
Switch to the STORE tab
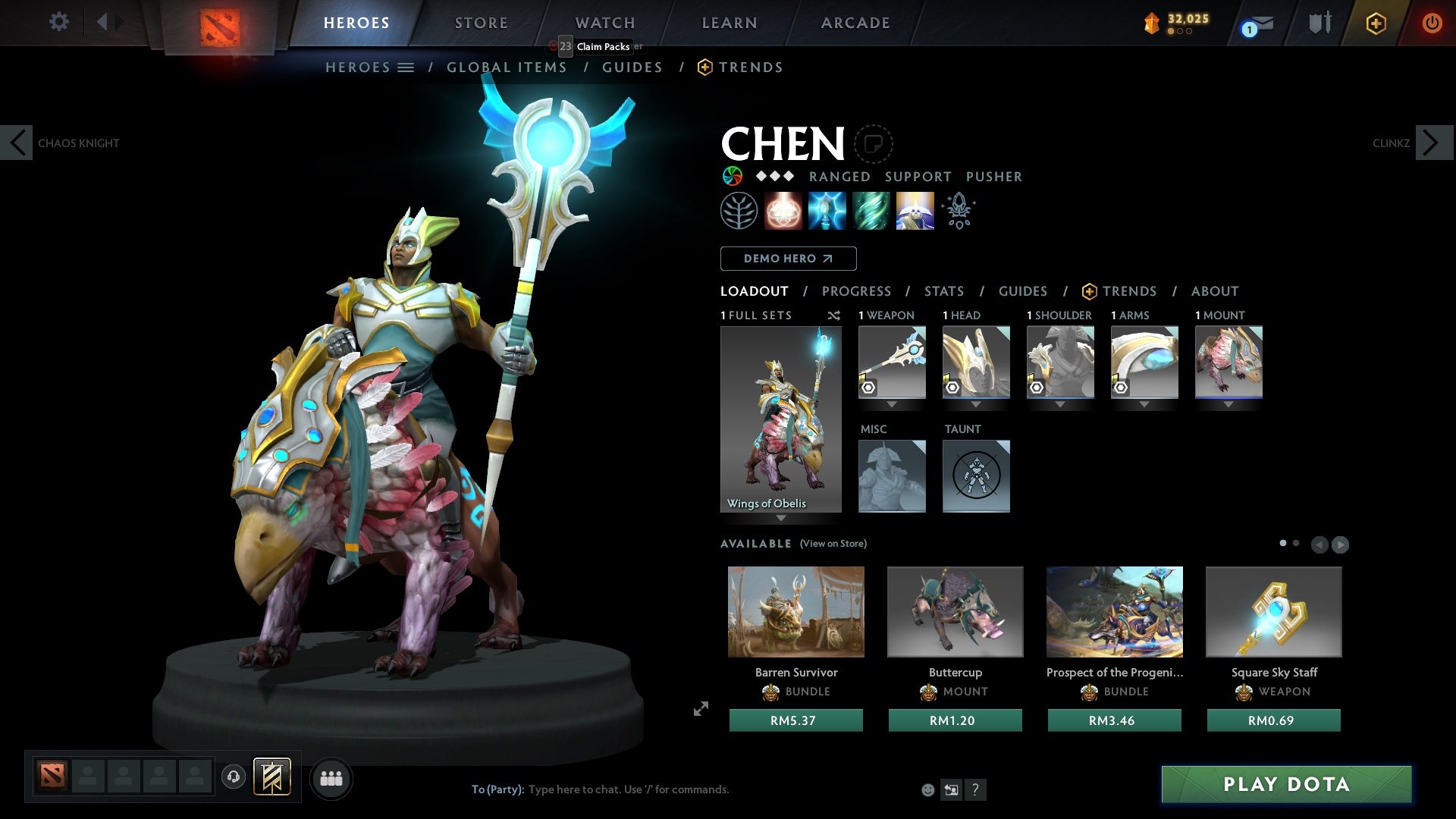[x=481, y=22]
